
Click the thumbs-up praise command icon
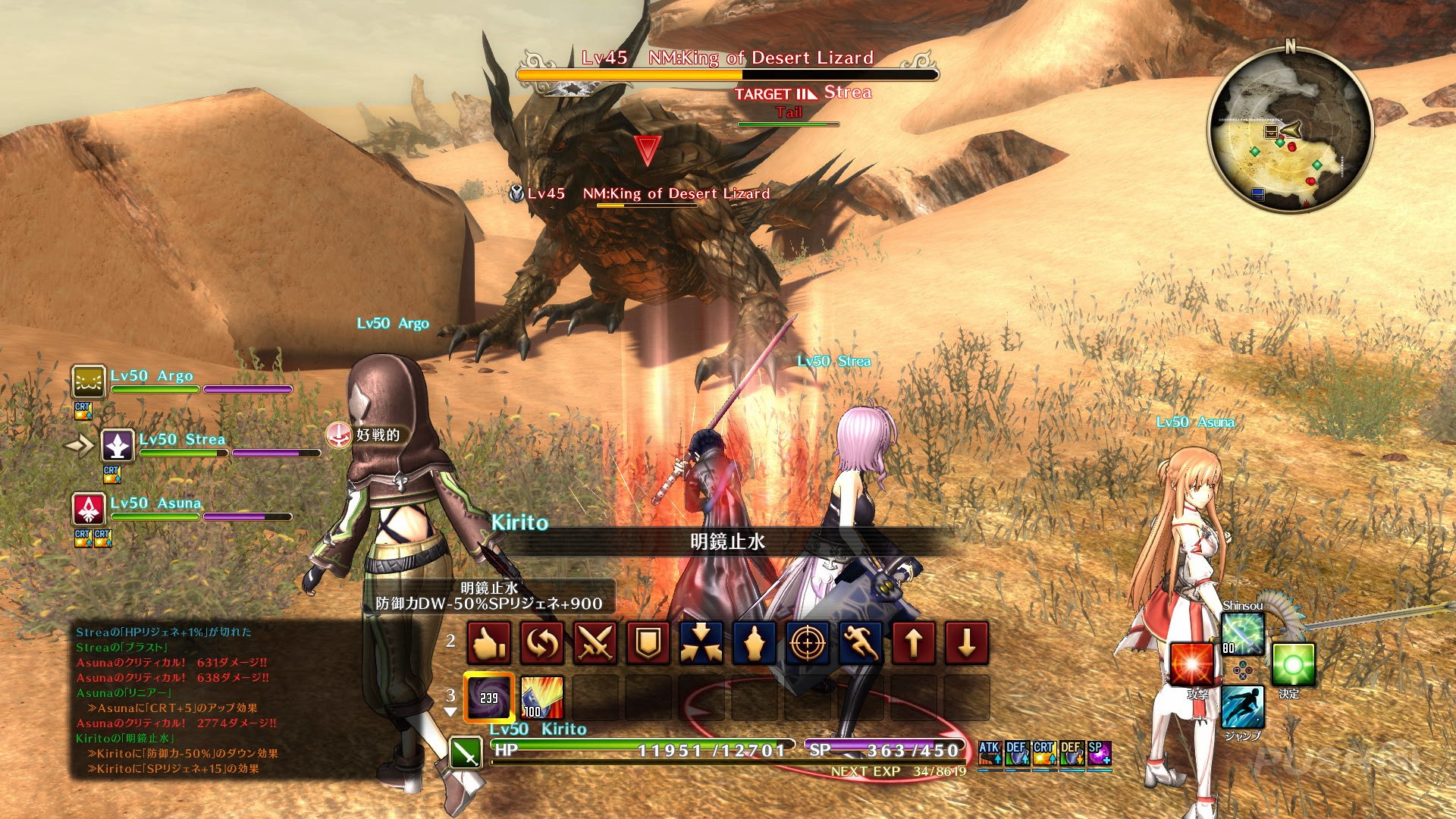coord(487,643)
